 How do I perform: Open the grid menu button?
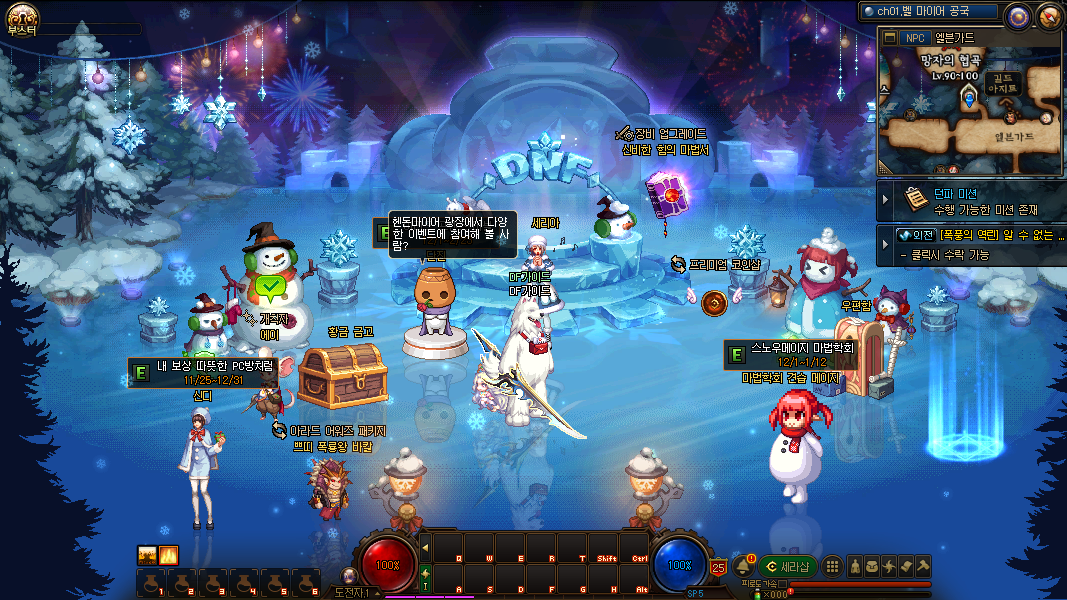pyautogui.click(x=832, y=566)
